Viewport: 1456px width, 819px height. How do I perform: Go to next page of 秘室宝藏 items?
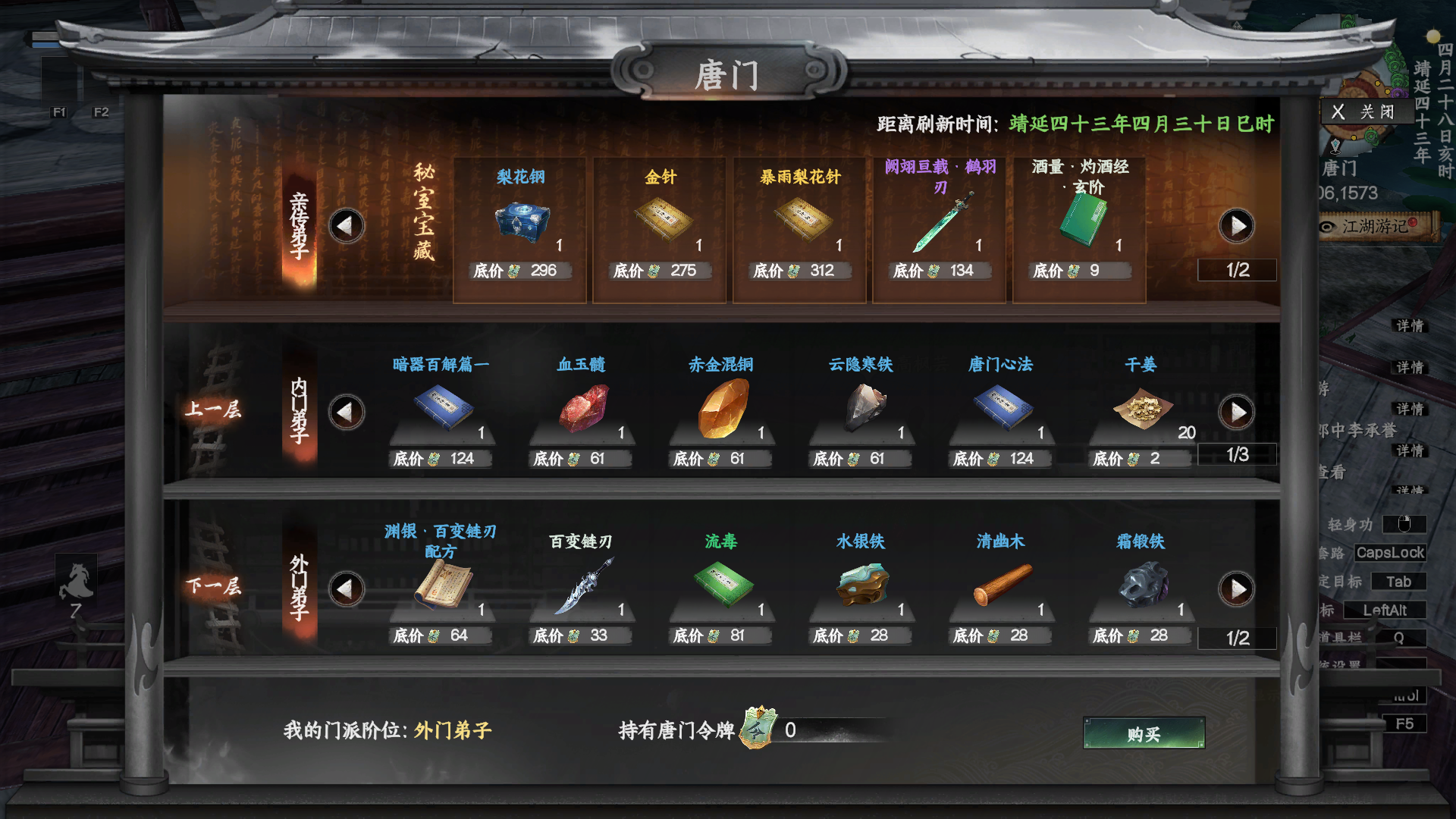(x=1238, y=225)
